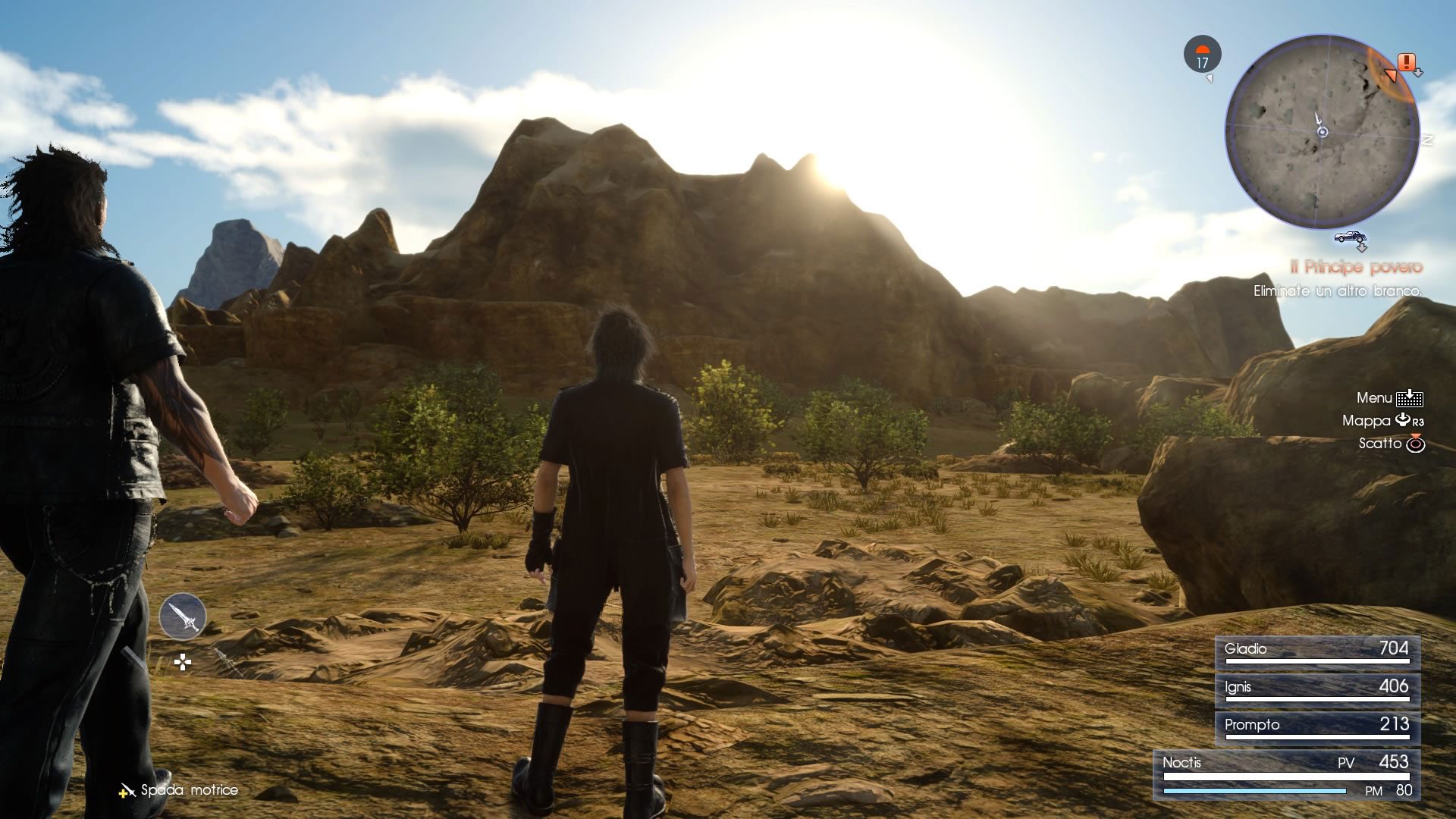Screen dimensions: 1456x819
Task: Select Gladio's party status panel
Action: 1317,652
